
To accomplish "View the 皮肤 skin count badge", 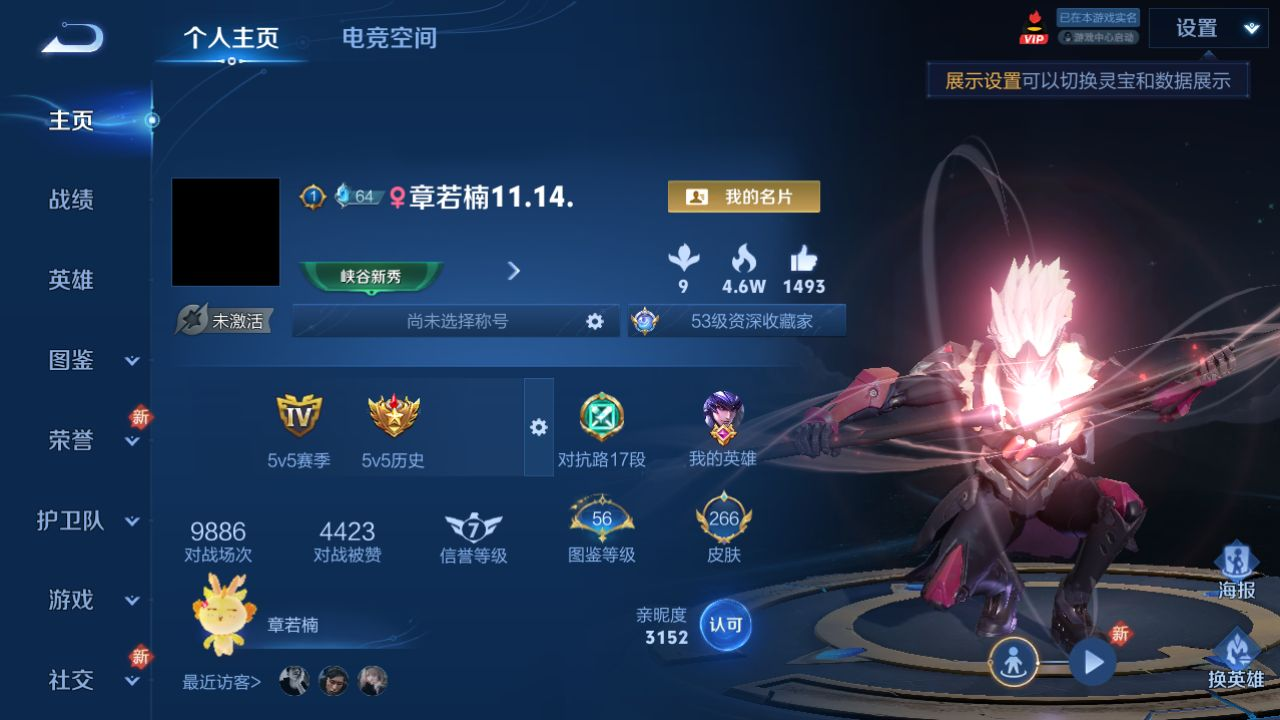I will point(723,530).
